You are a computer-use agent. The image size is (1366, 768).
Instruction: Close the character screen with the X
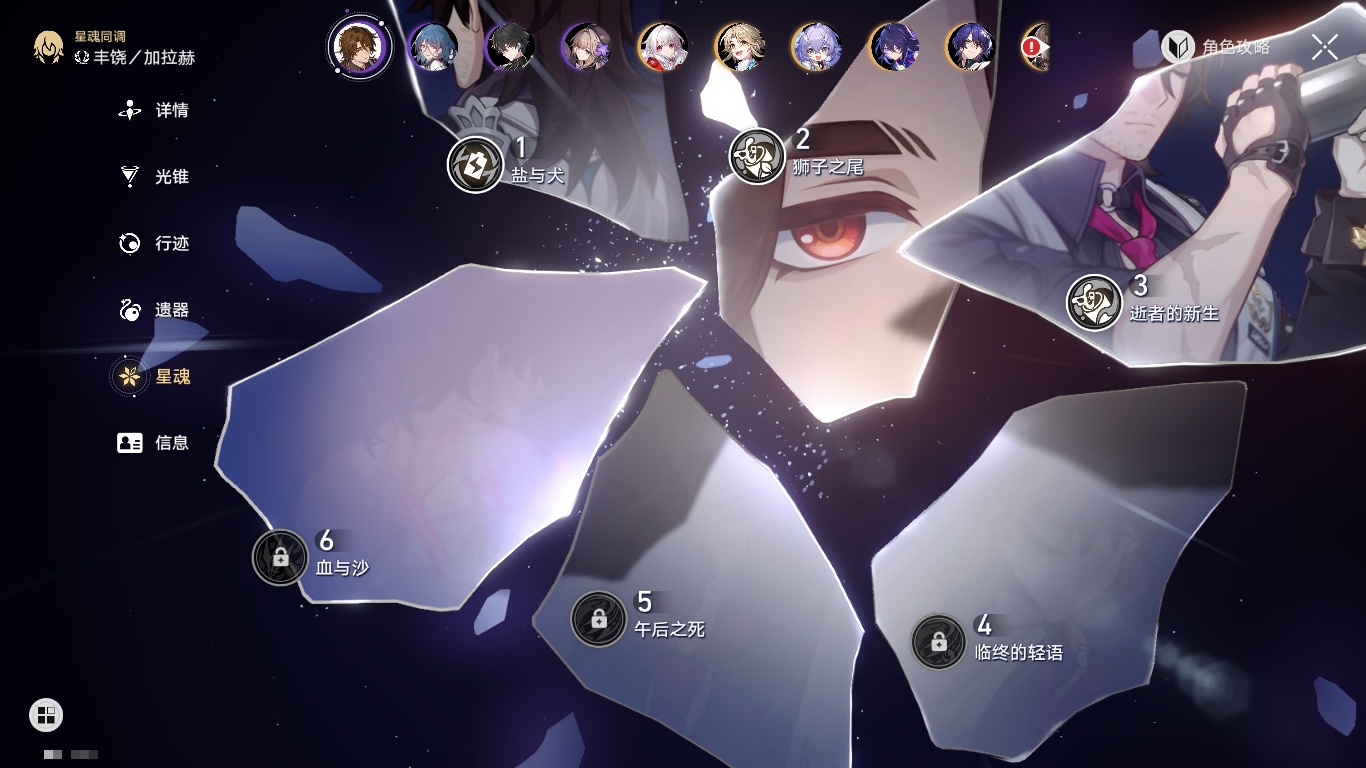(x=1325, y=47)
